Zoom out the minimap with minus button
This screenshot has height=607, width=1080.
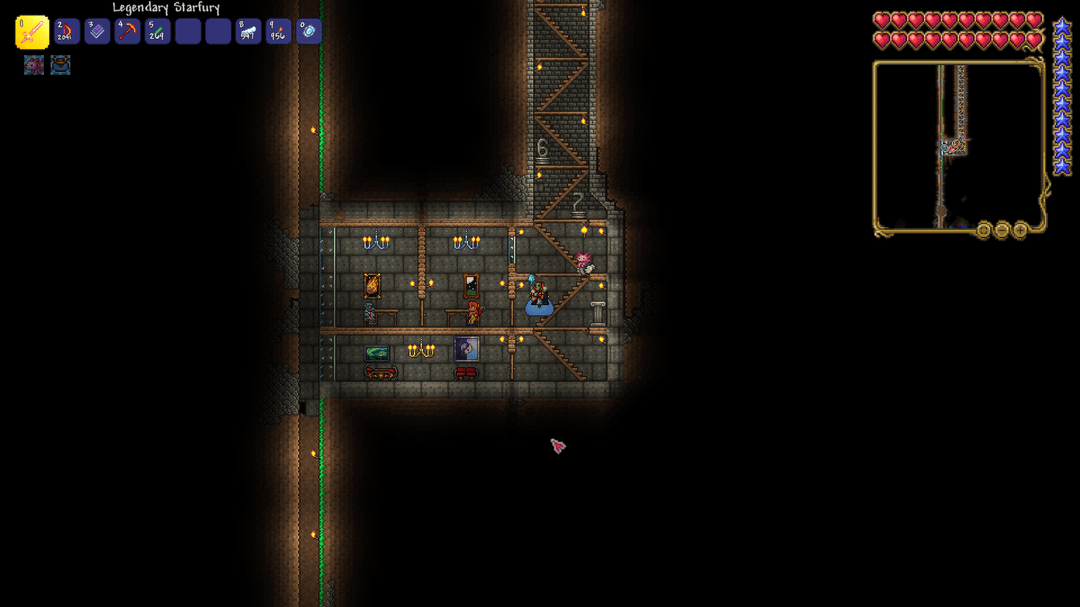point(1002,230)
